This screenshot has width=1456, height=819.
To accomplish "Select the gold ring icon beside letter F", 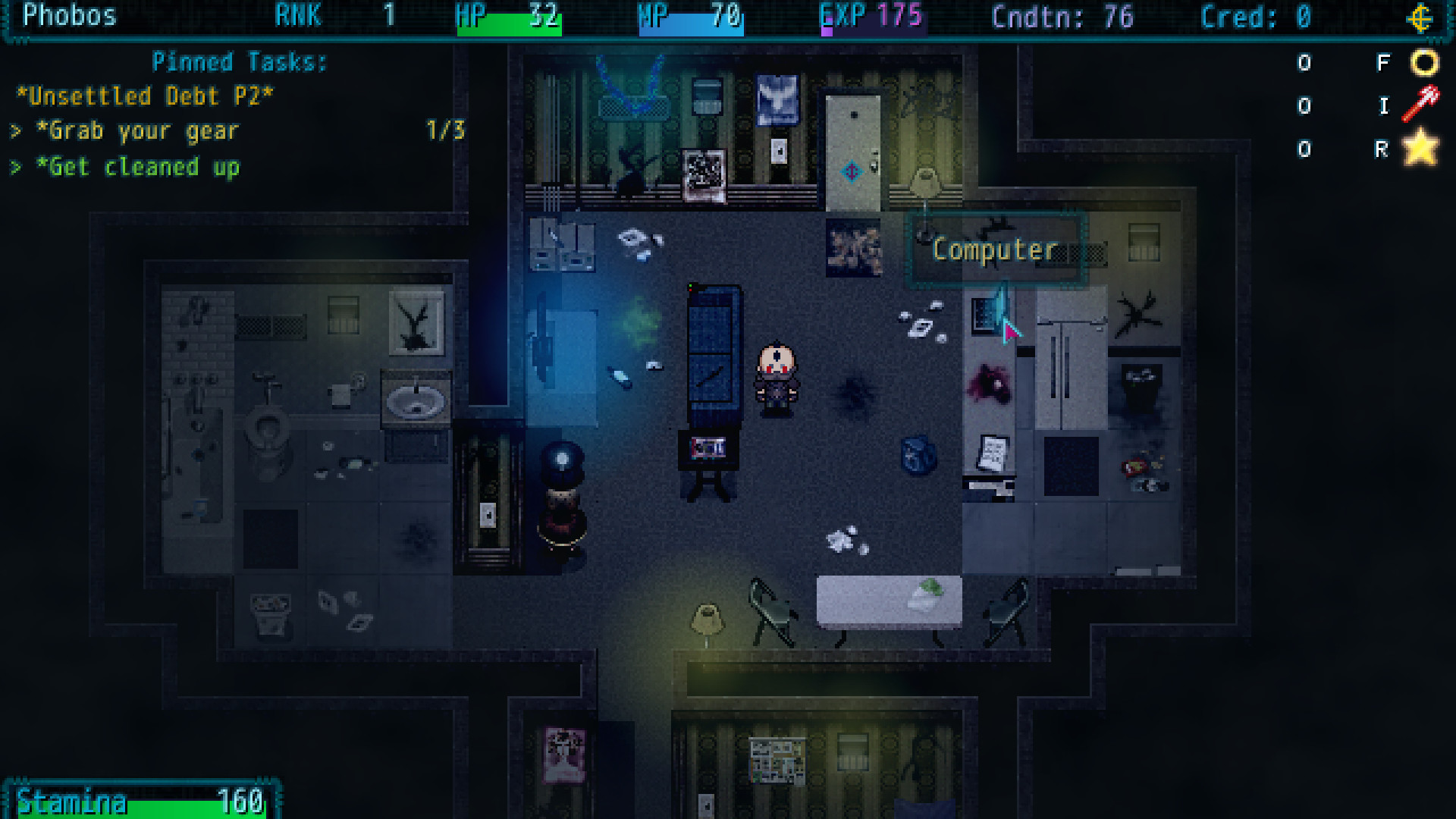I will [x=1424, y=63].
